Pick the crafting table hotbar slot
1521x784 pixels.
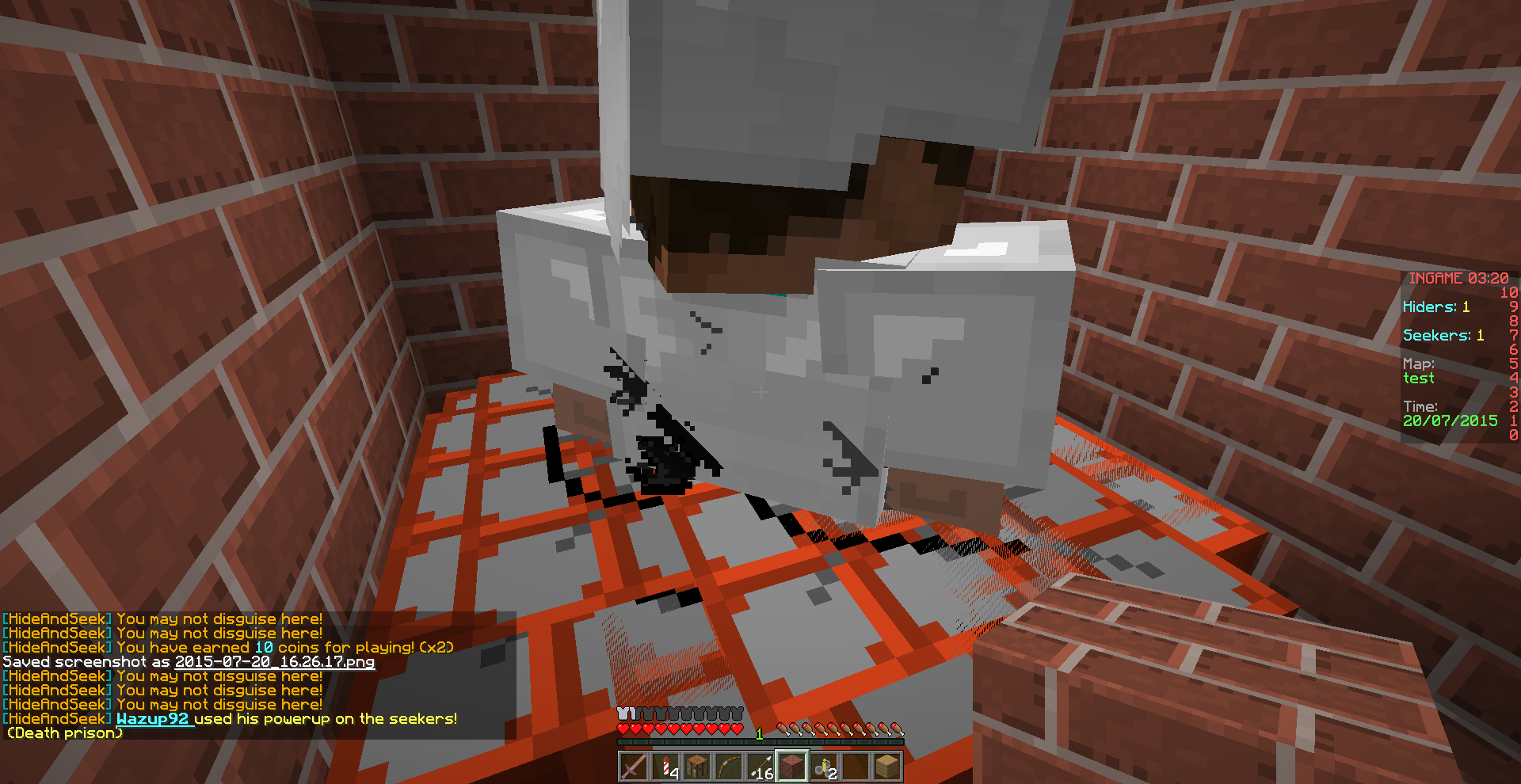tap(696, 765)
